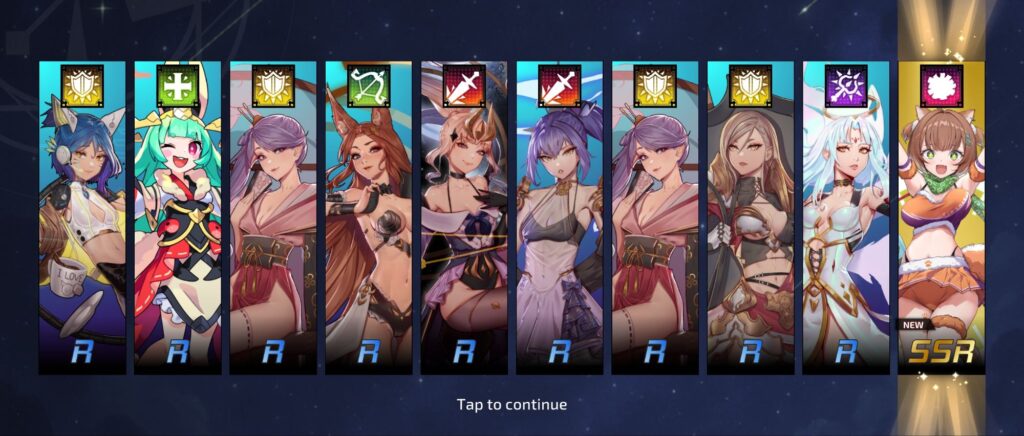This screenshot has height=436, width=1024.
Task: Open the blonde crowned swordswoman card
Action: tap(464, 220)
